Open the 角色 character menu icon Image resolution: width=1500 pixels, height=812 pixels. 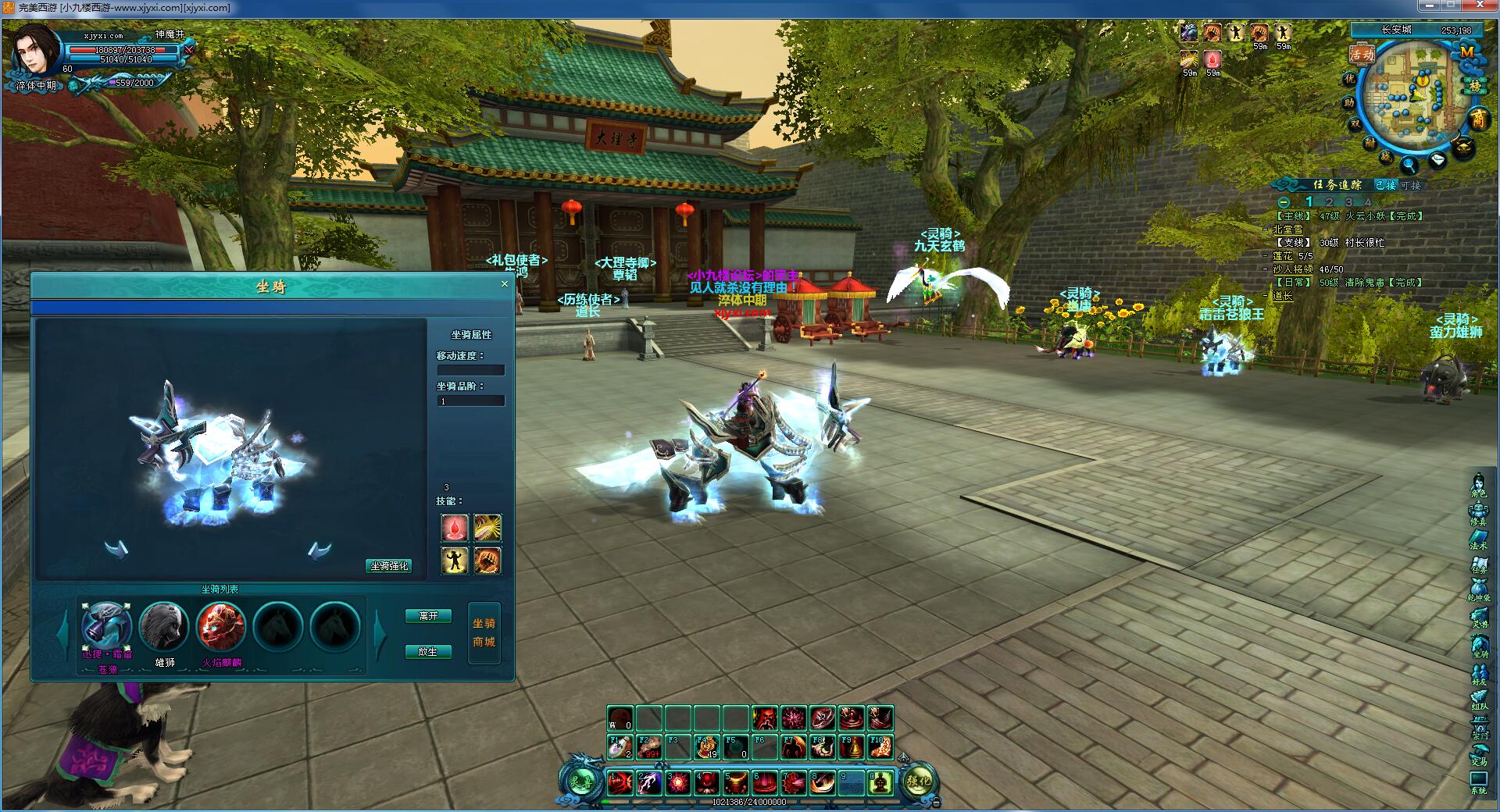click(x=1478, y=486)
